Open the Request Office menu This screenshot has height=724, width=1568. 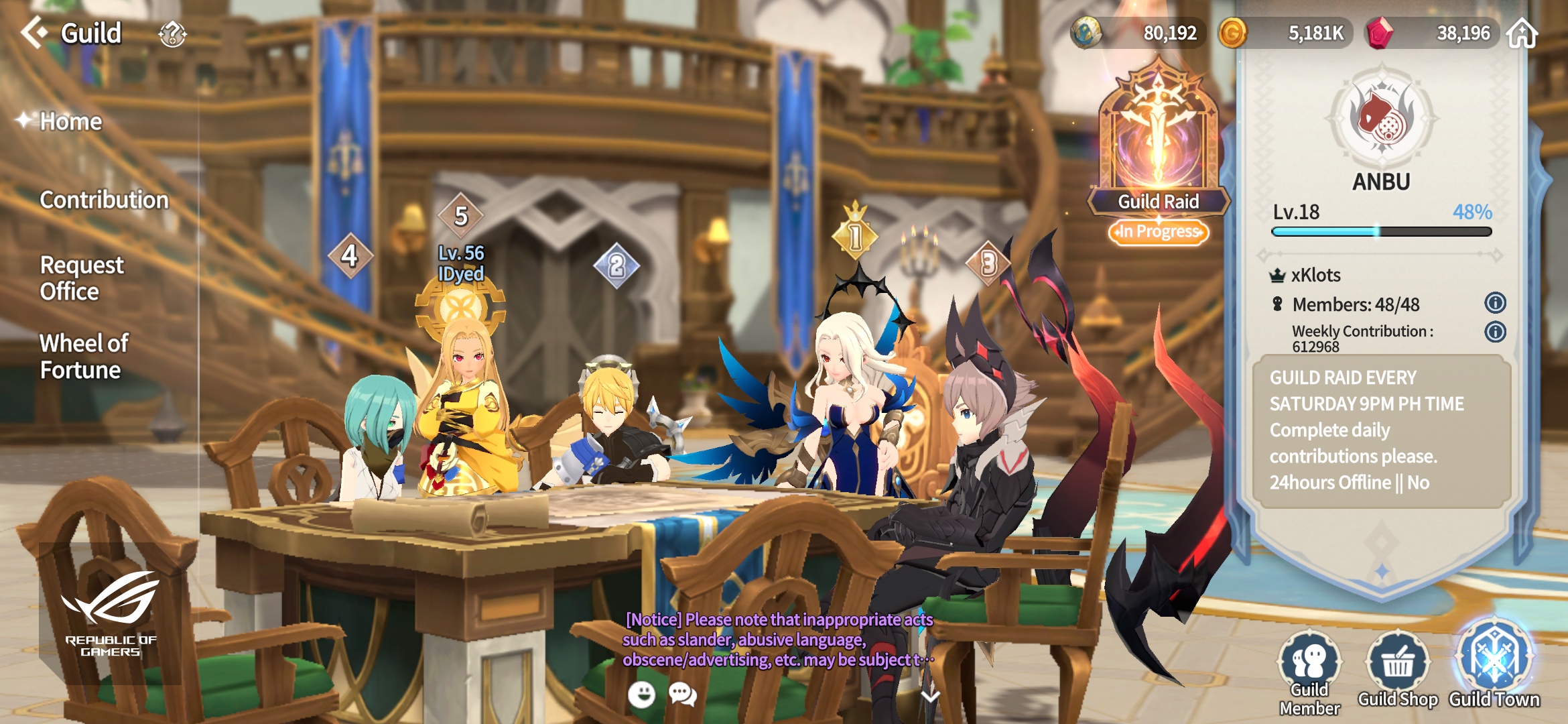click(81, 278)
